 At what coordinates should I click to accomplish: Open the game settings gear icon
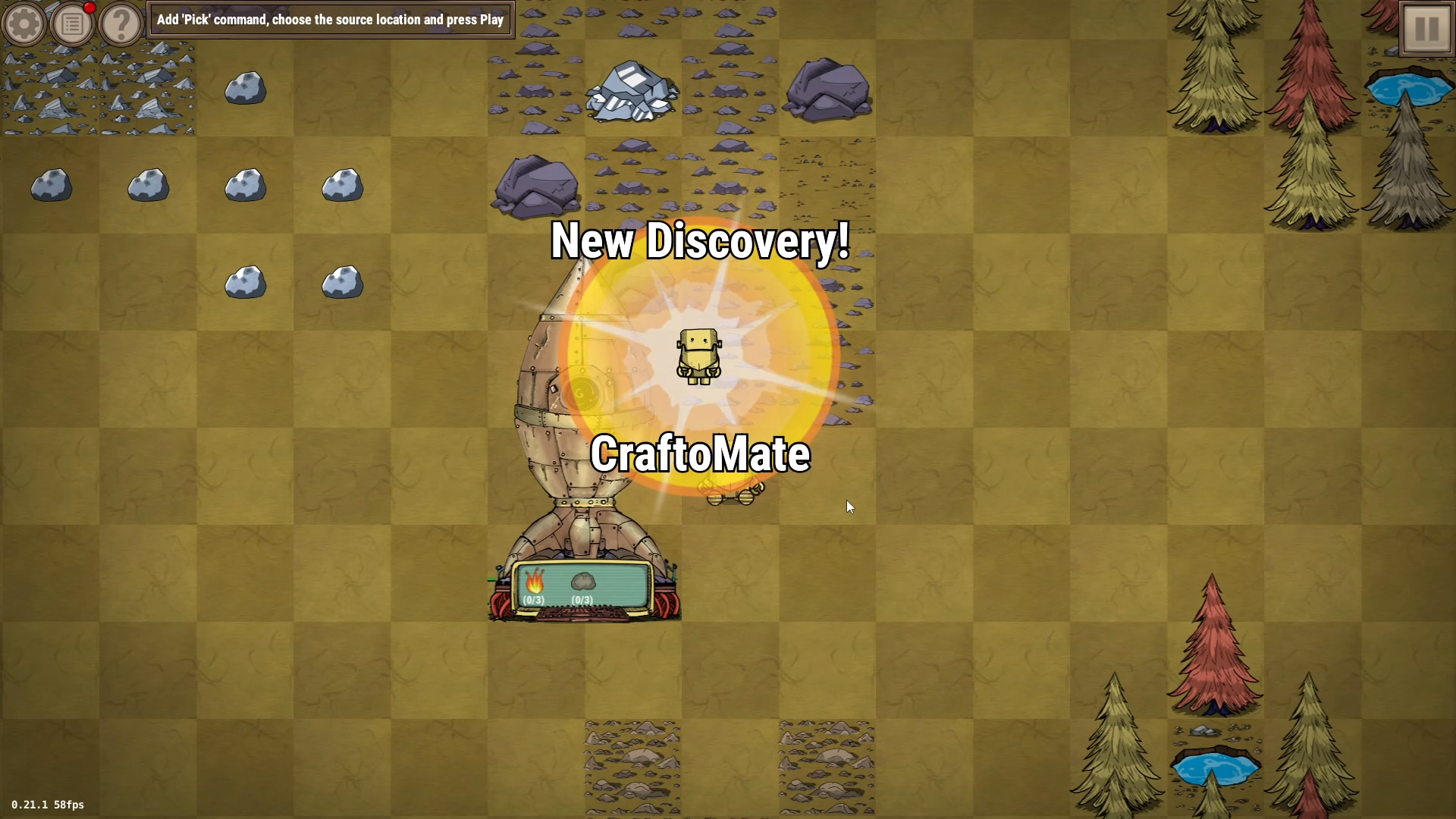(24, 24)
